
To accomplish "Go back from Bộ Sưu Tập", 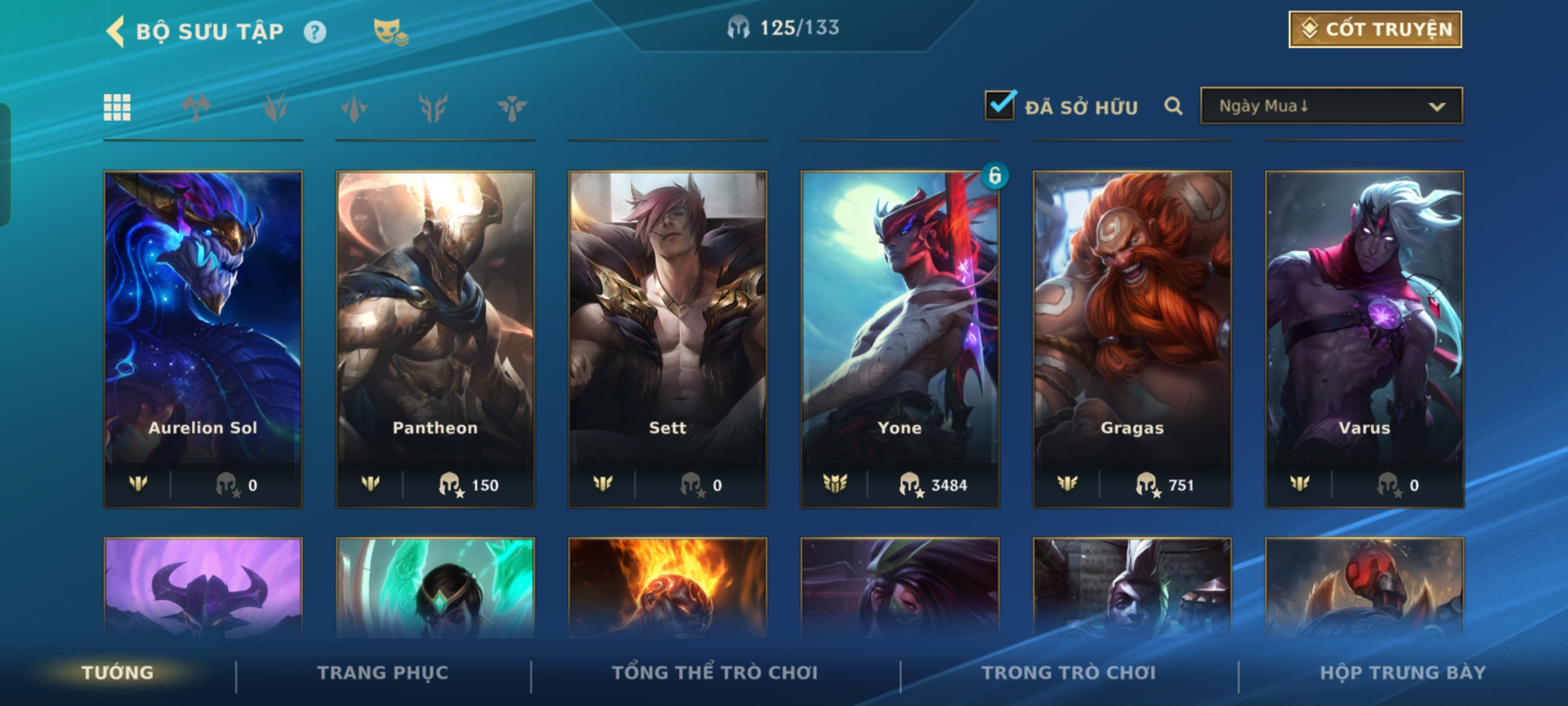I will tap(116, 31).
